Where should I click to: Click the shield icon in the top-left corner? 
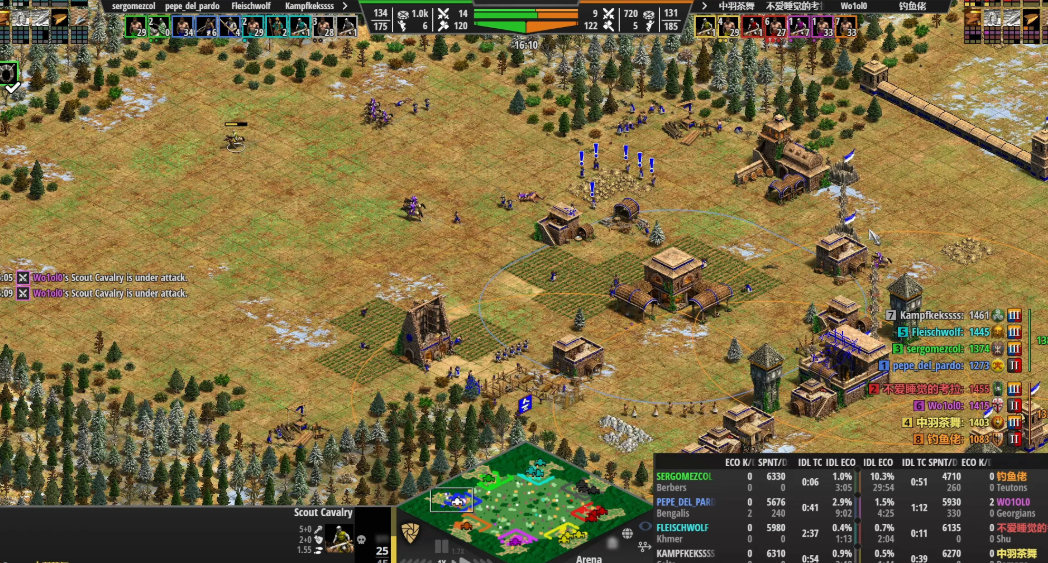[x=10, y=74]
